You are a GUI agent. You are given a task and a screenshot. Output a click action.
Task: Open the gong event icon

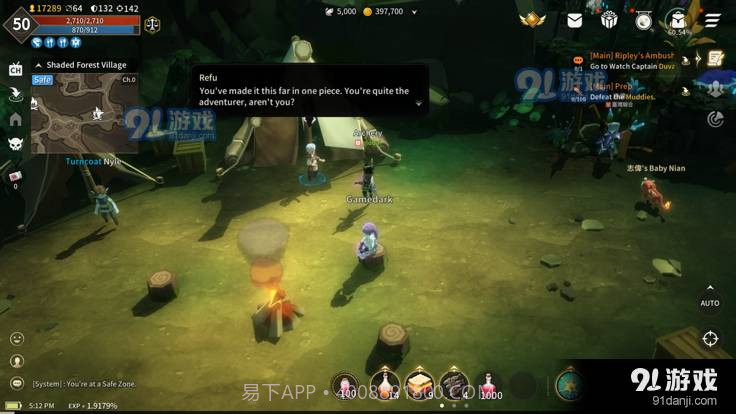pos(643,20)
